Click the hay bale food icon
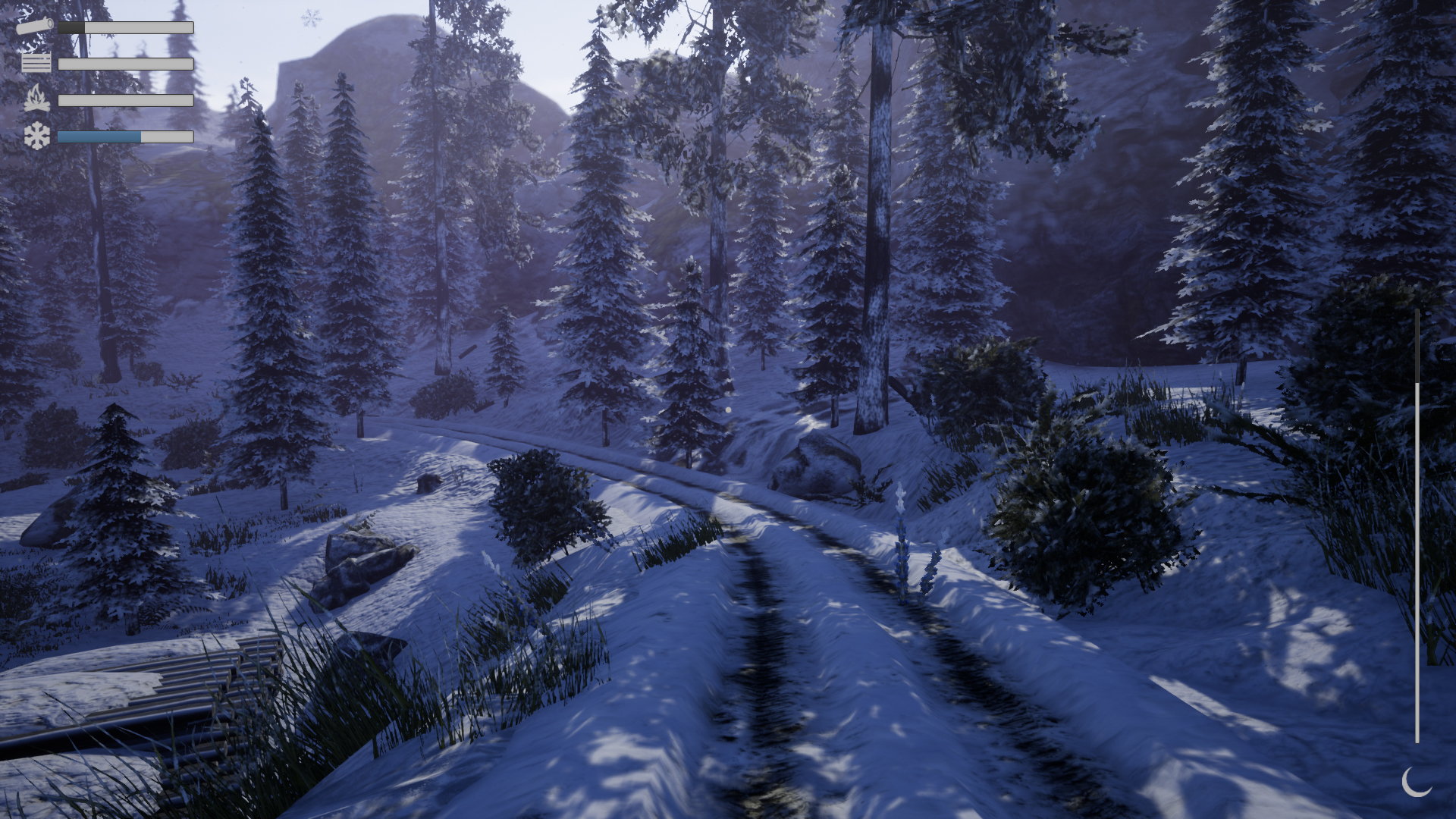The height and width of the screenshot is (819, 1456). tap(36, 62)
